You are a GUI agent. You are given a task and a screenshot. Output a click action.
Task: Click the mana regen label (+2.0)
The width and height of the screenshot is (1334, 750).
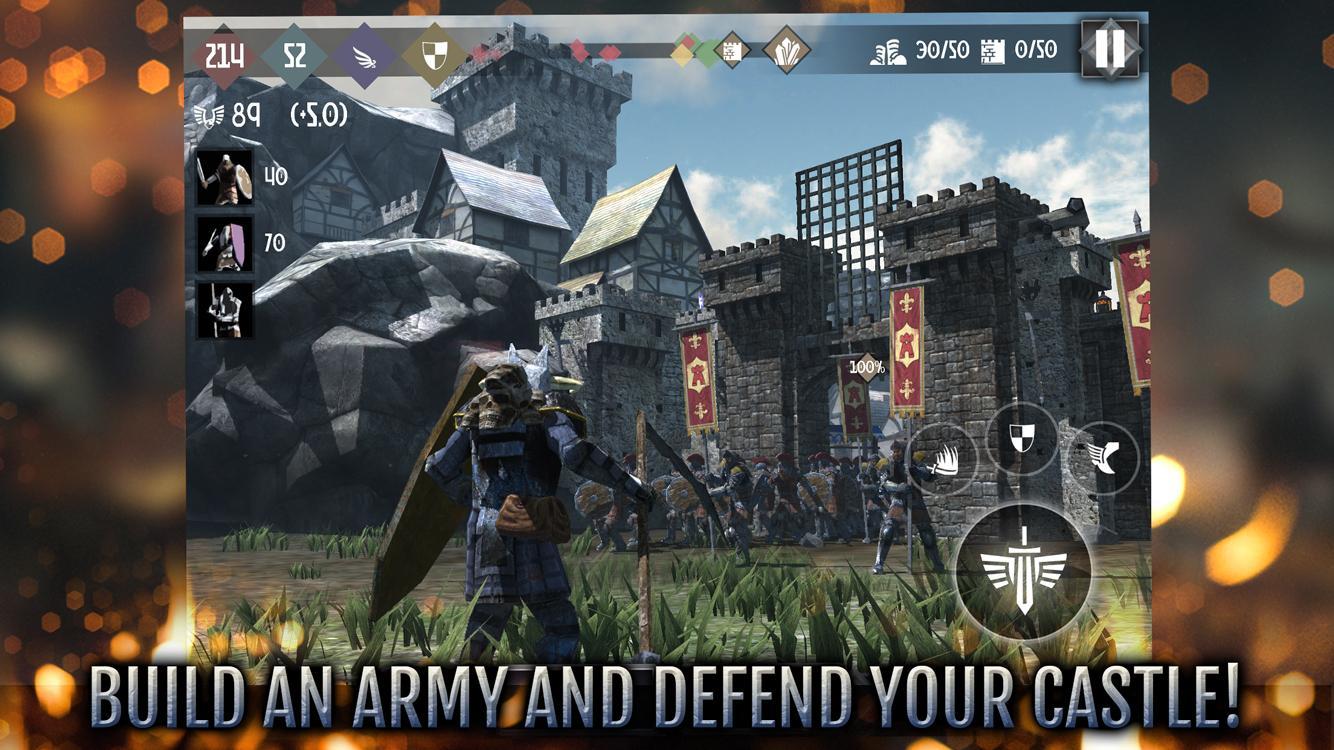pyautogui.click(x=322, y=117)
